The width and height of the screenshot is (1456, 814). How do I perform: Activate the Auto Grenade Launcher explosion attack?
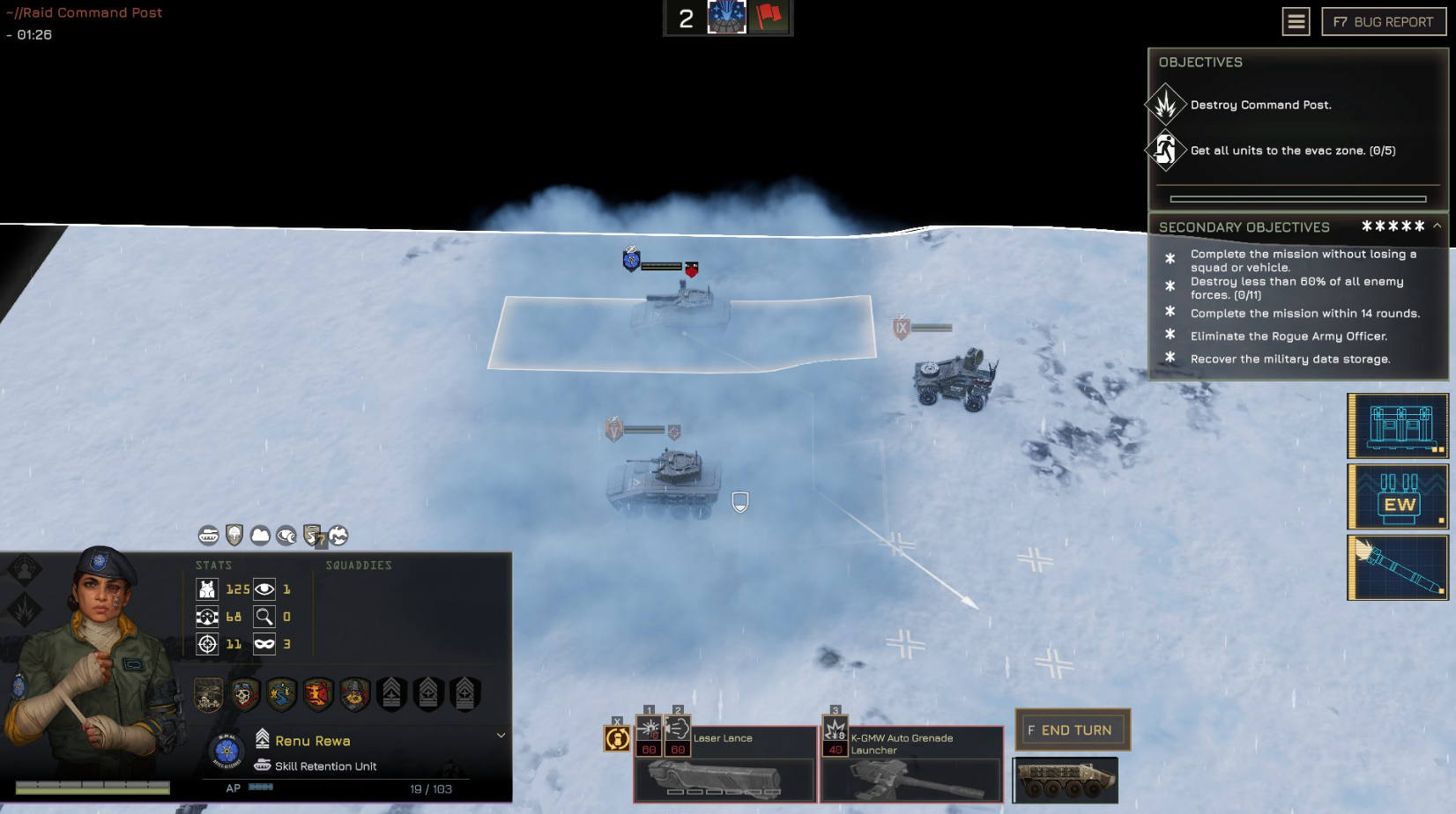pyautogui.click(x=835, y=729)
